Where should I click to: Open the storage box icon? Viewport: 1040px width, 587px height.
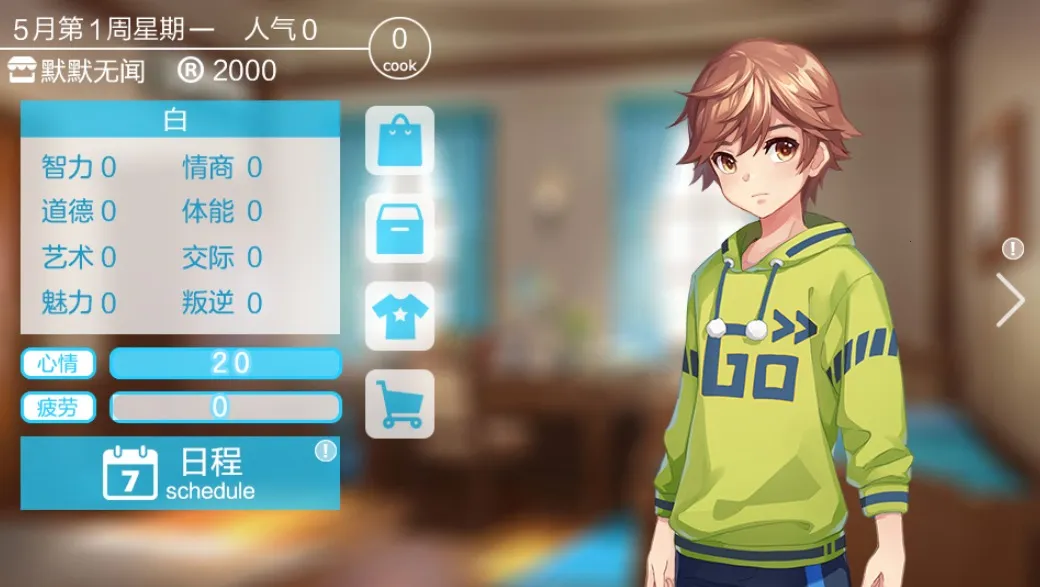point(399,229)
